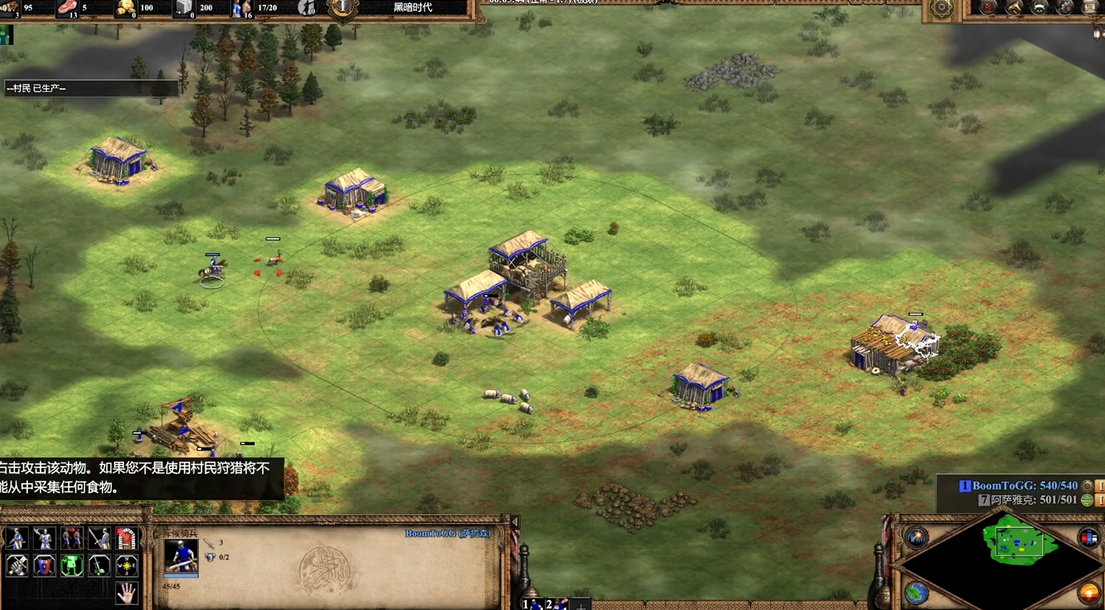Click the selected scout cavalry portrait

[x=181, y=556]
